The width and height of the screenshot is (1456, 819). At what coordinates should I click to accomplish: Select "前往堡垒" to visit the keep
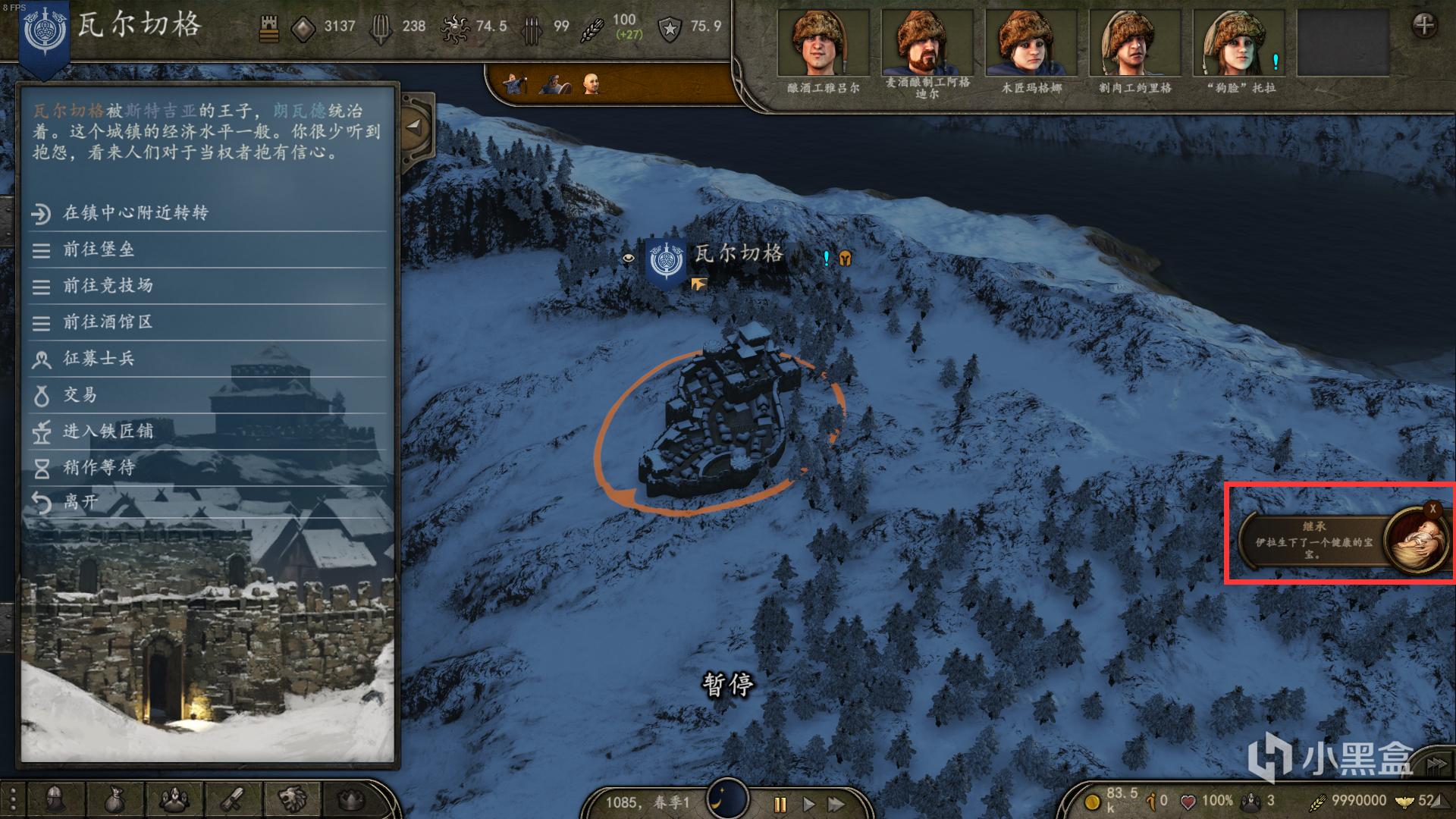pos(99,249)
